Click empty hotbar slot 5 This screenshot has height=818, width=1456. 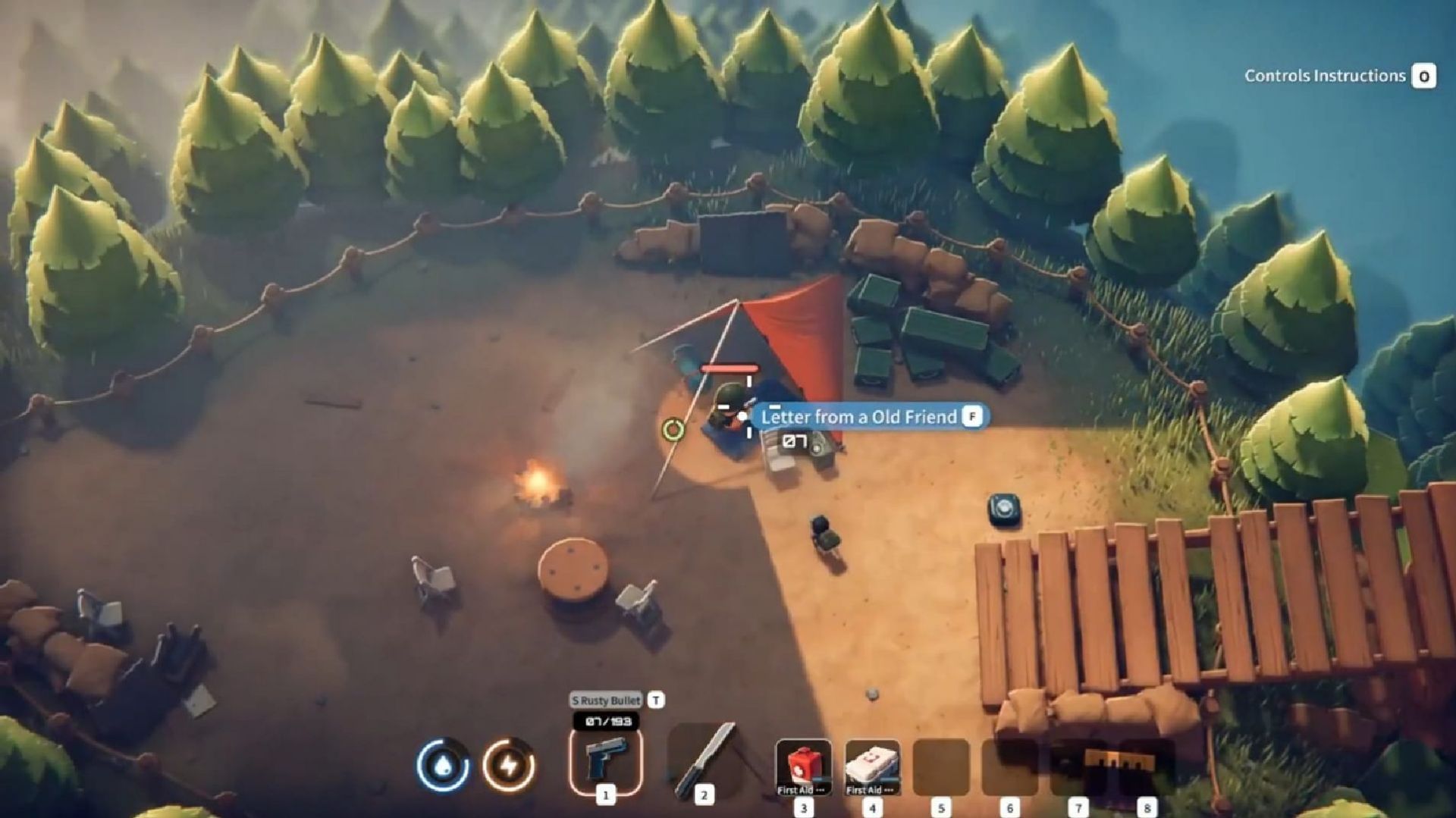click(x=940, y=766)
